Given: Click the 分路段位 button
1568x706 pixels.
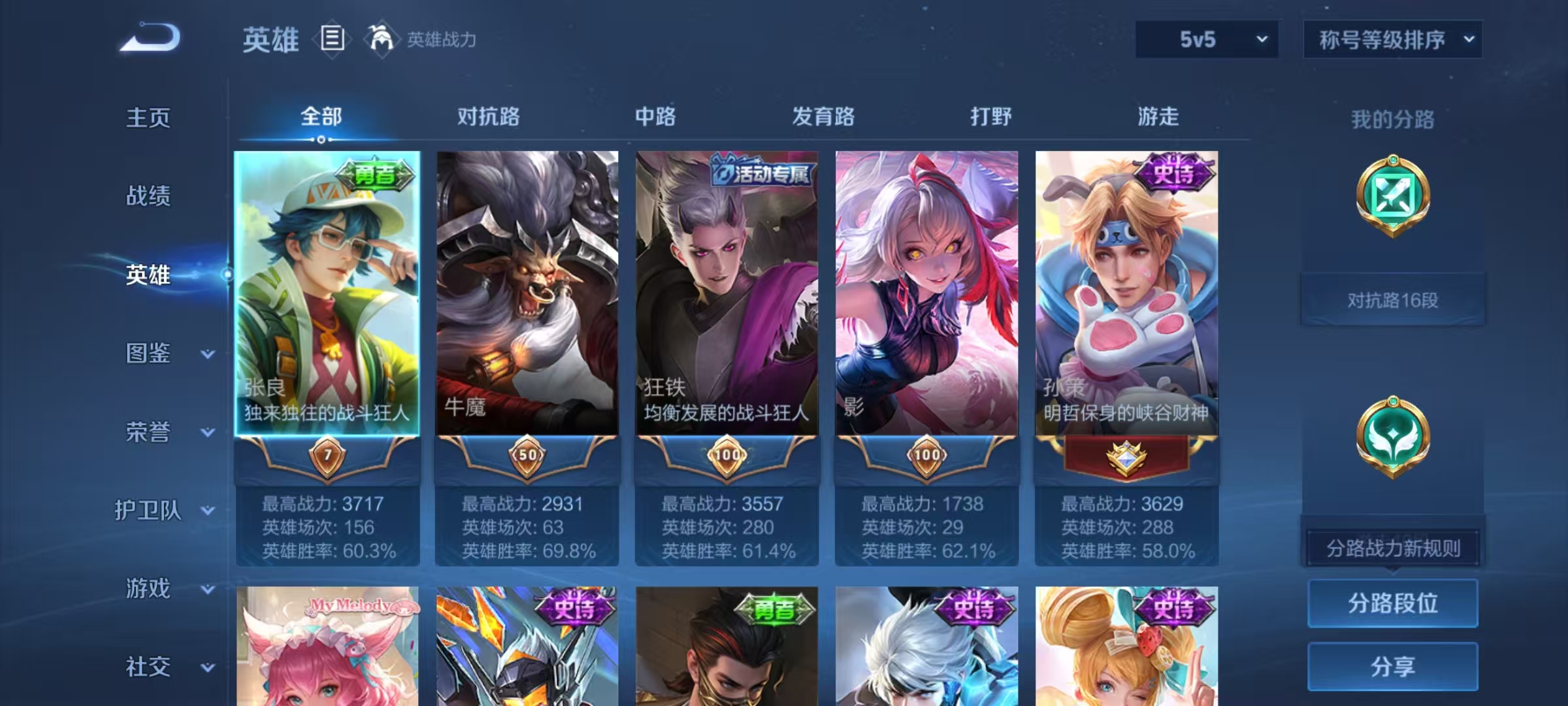Looking at the screenshot, I should point(1392,603).
